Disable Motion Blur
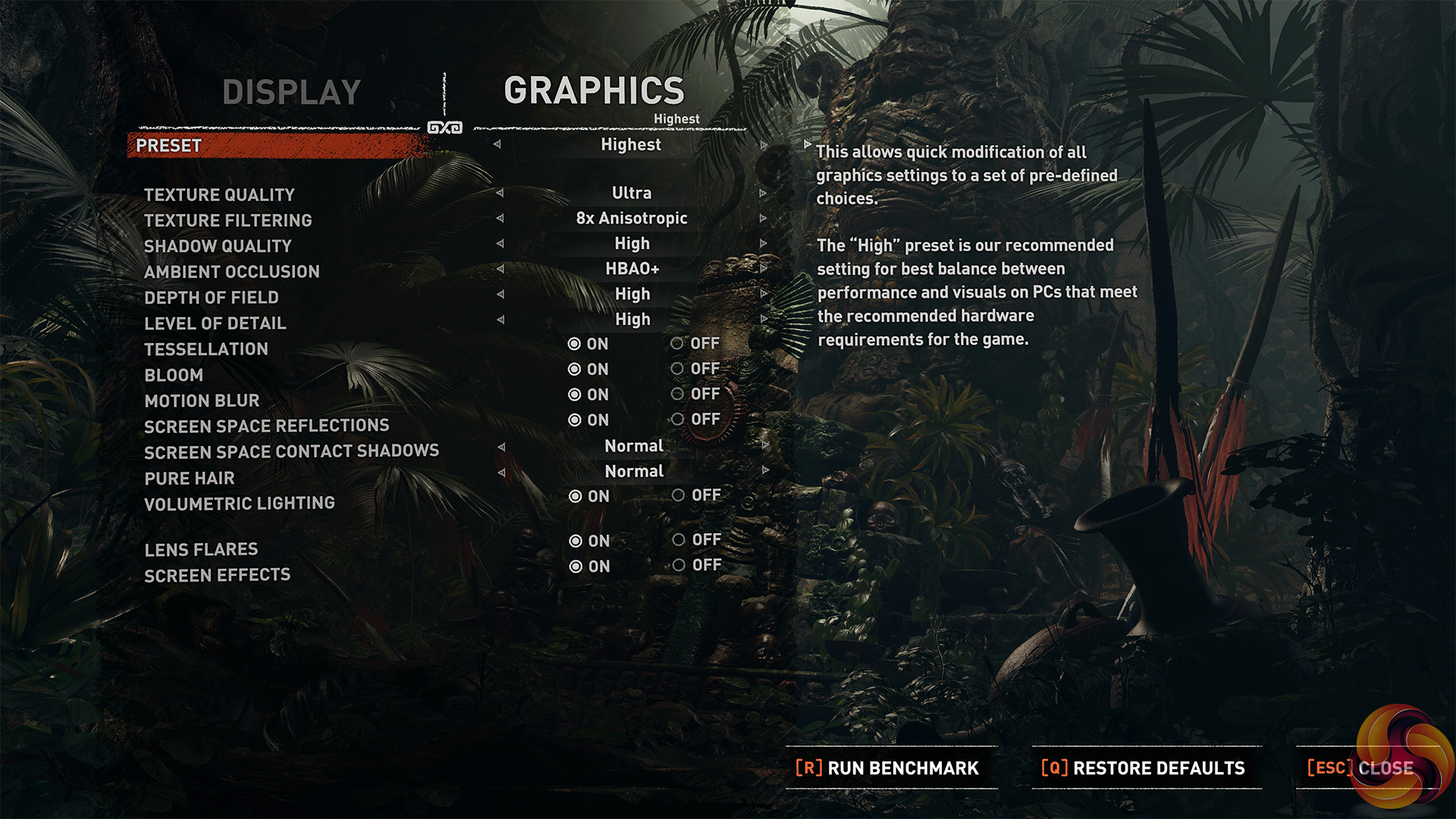This screenshot has height=819, width=1456. click(x=678, y=394)
